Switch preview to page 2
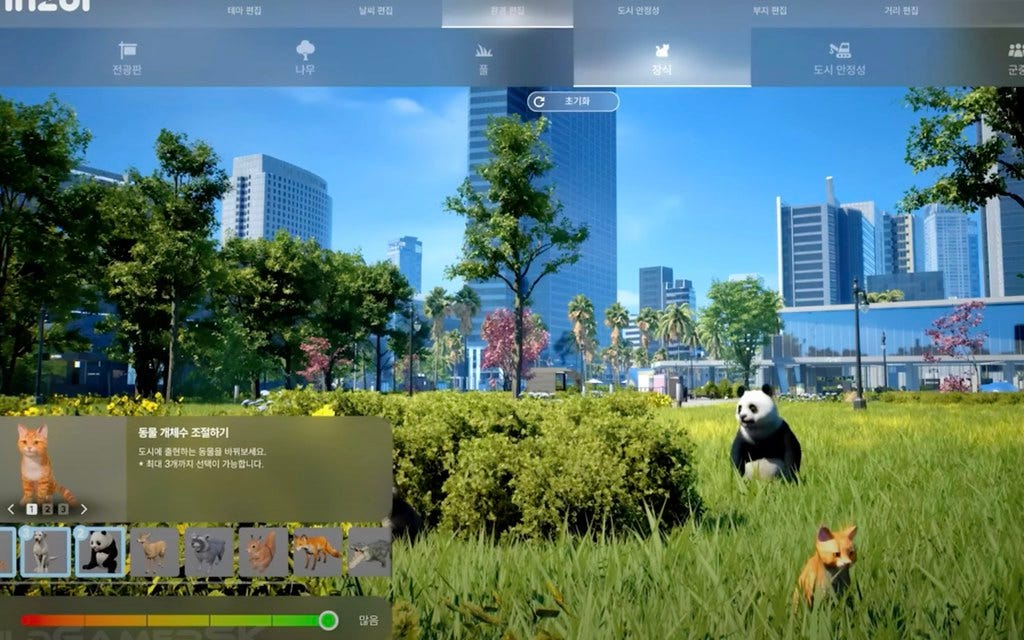1024x640 pixels. click(47, 509)
